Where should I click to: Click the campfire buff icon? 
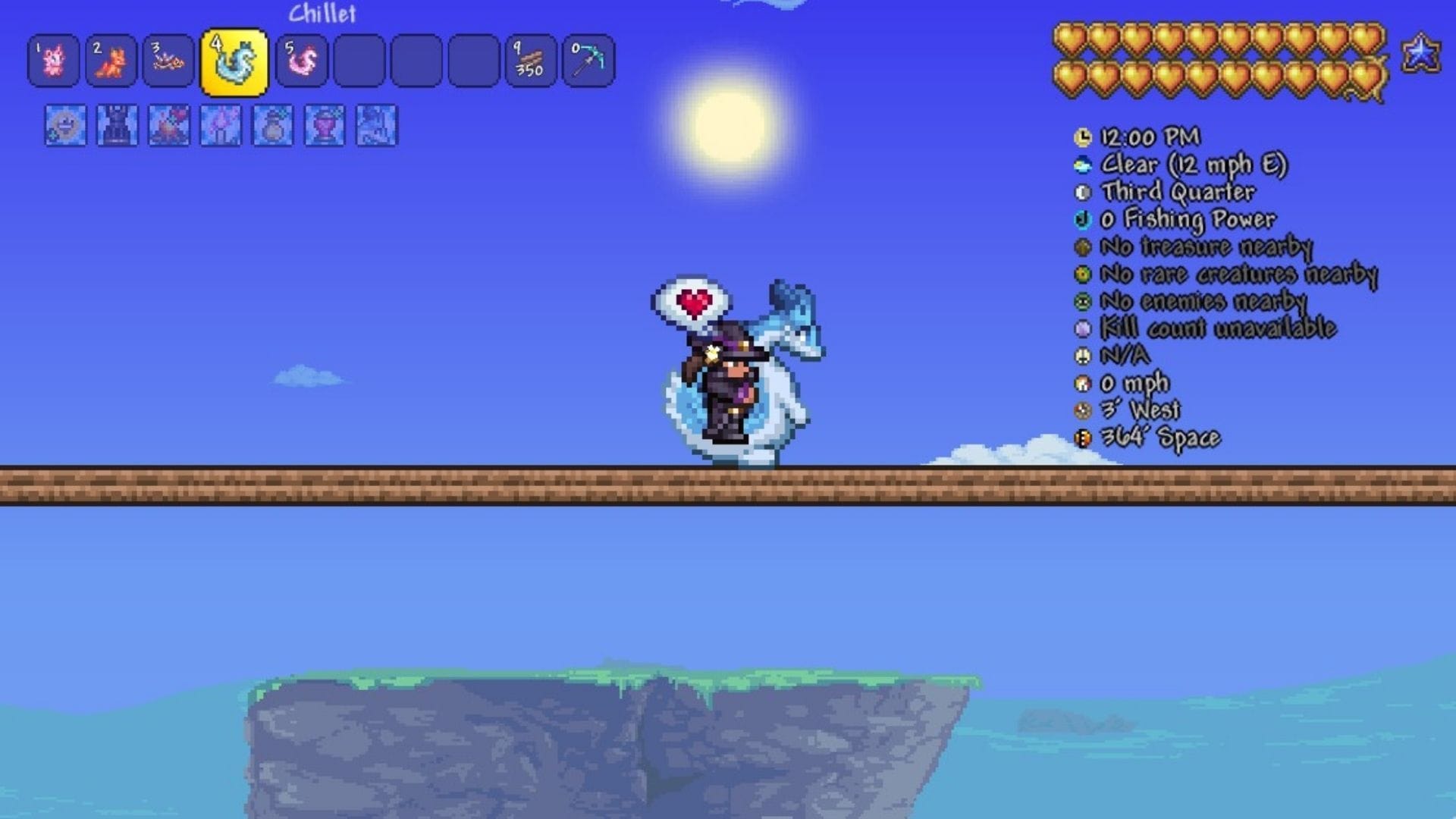point(169,125)
